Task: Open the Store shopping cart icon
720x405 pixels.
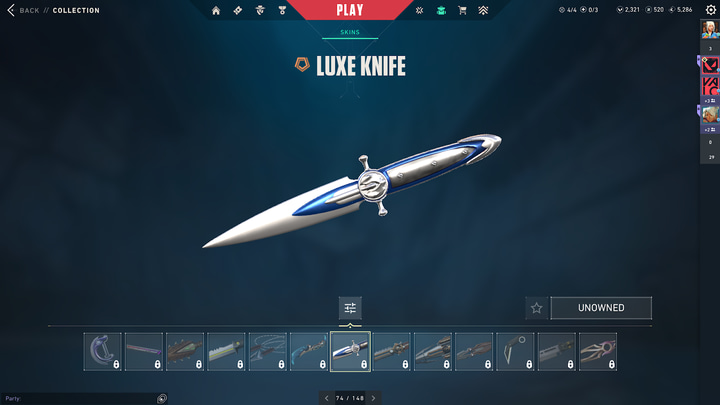Action: pyautogui.click(x=462, y=11)
